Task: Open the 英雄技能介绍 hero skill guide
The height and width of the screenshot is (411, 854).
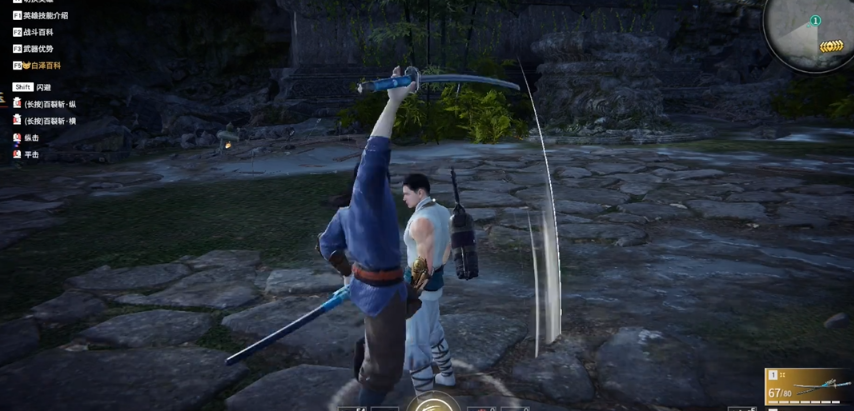Action: click(x=45, y=16)
